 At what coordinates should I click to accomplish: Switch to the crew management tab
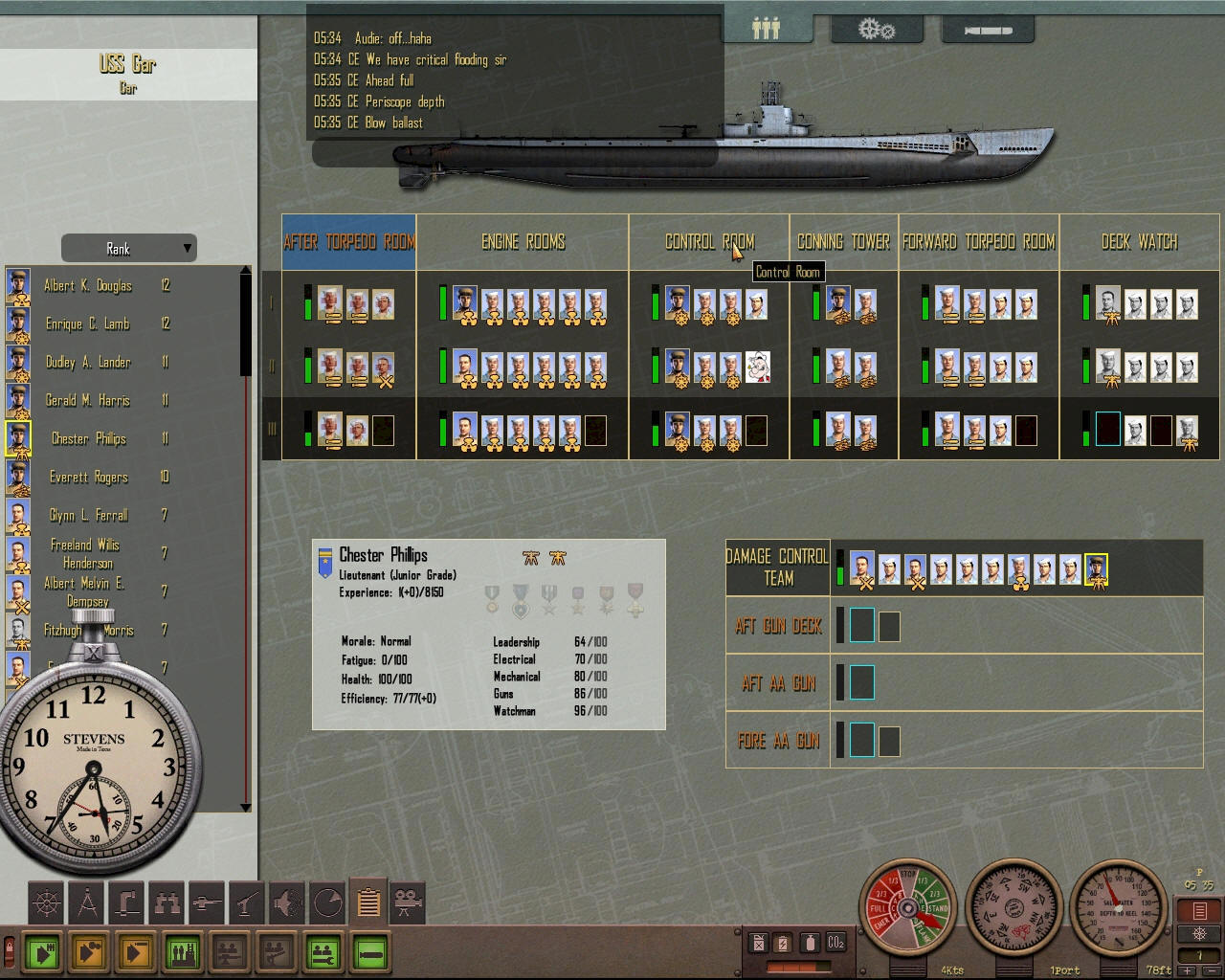(767, 29)
